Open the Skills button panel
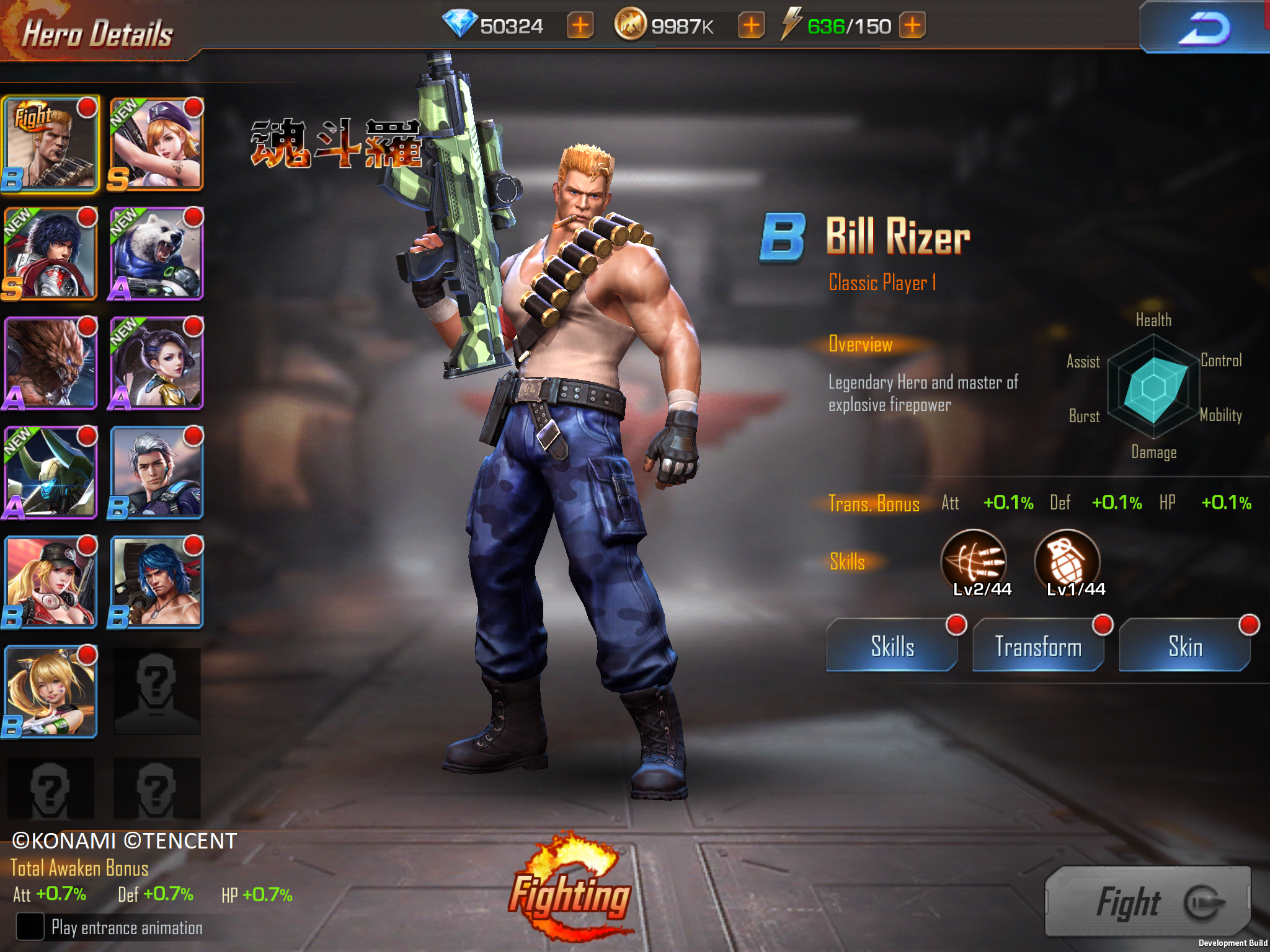1270x952 pixels. (x=892, y=646)
